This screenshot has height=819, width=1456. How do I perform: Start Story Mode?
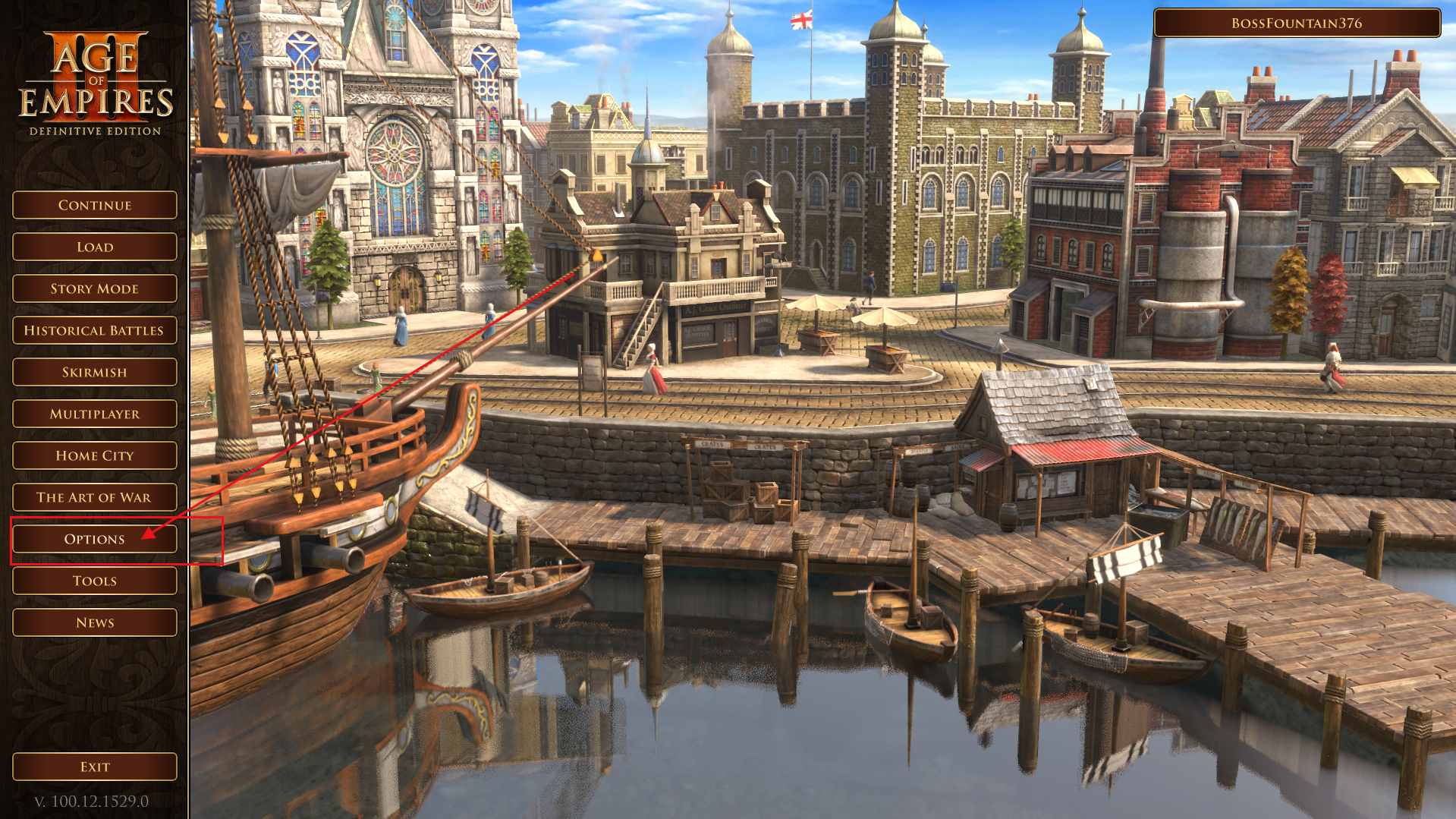(x=95, y=288)
